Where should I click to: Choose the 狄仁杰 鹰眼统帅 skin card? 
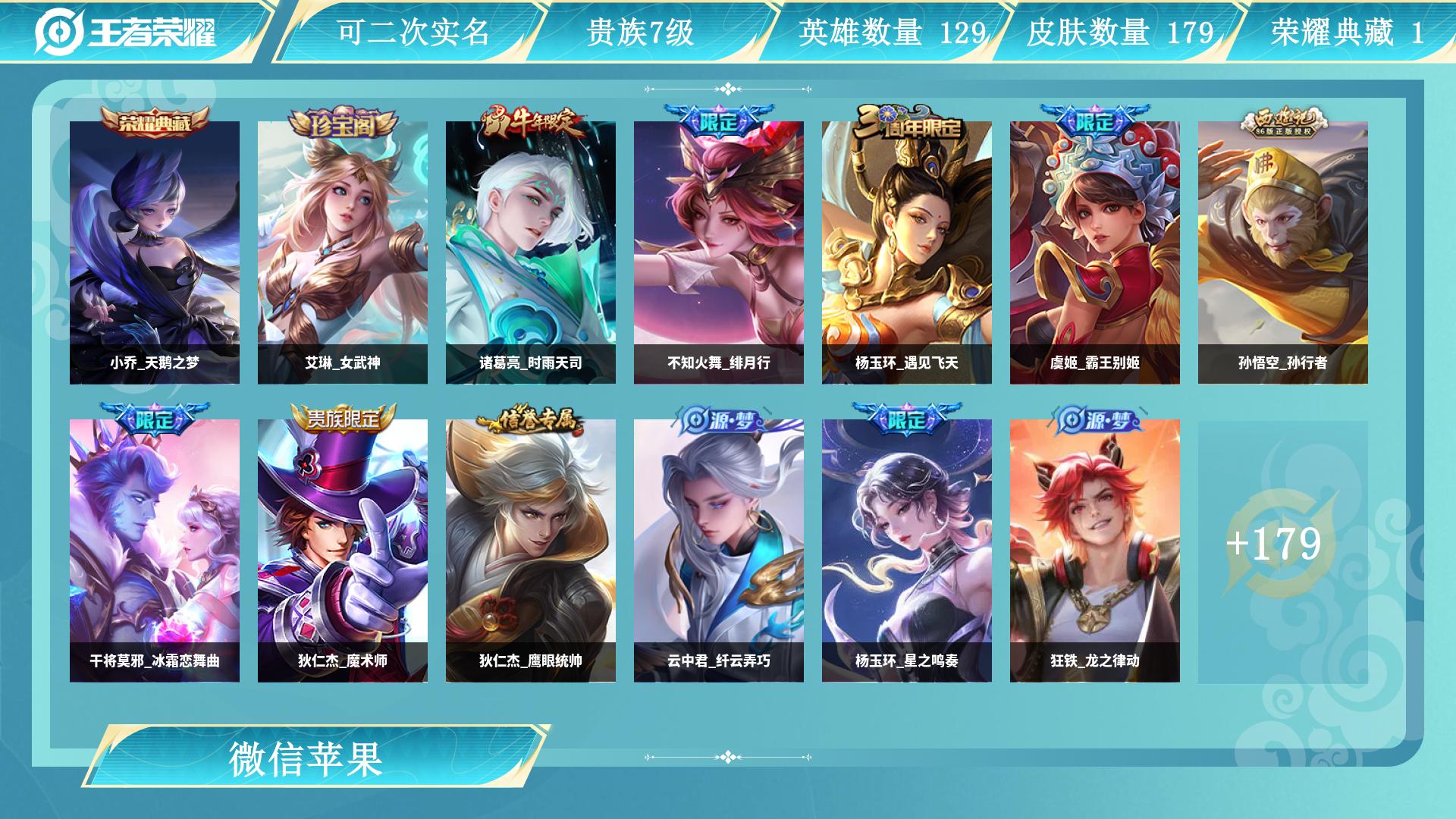click(531, 551)
